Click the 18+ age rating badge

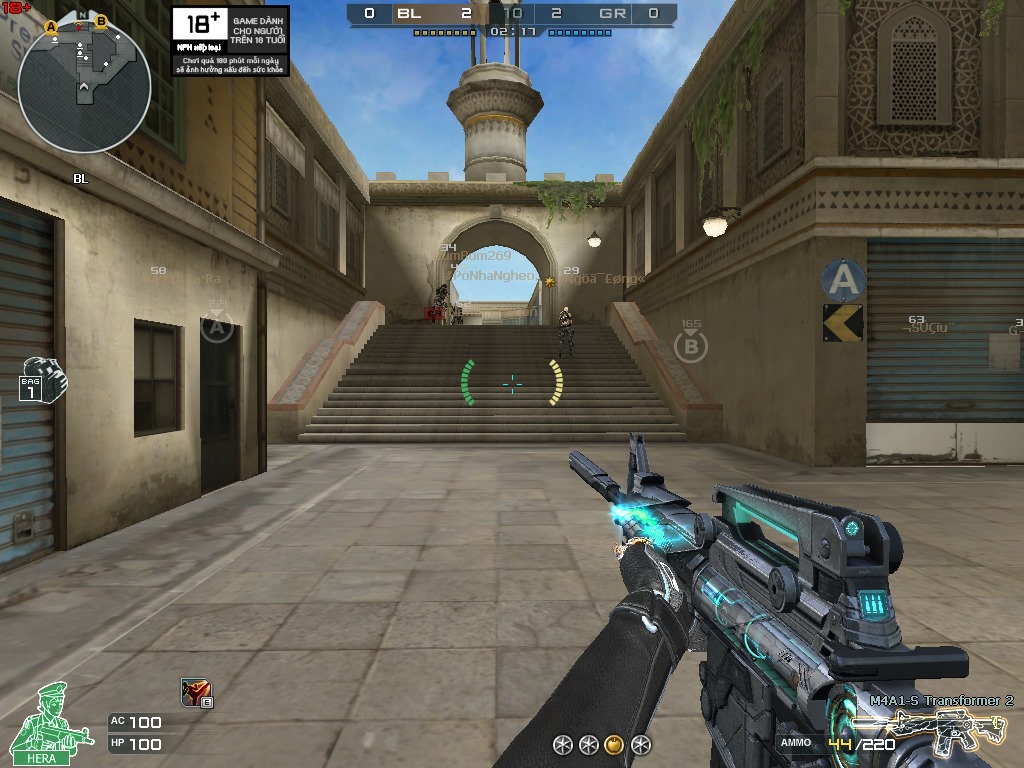coord(200,26)
